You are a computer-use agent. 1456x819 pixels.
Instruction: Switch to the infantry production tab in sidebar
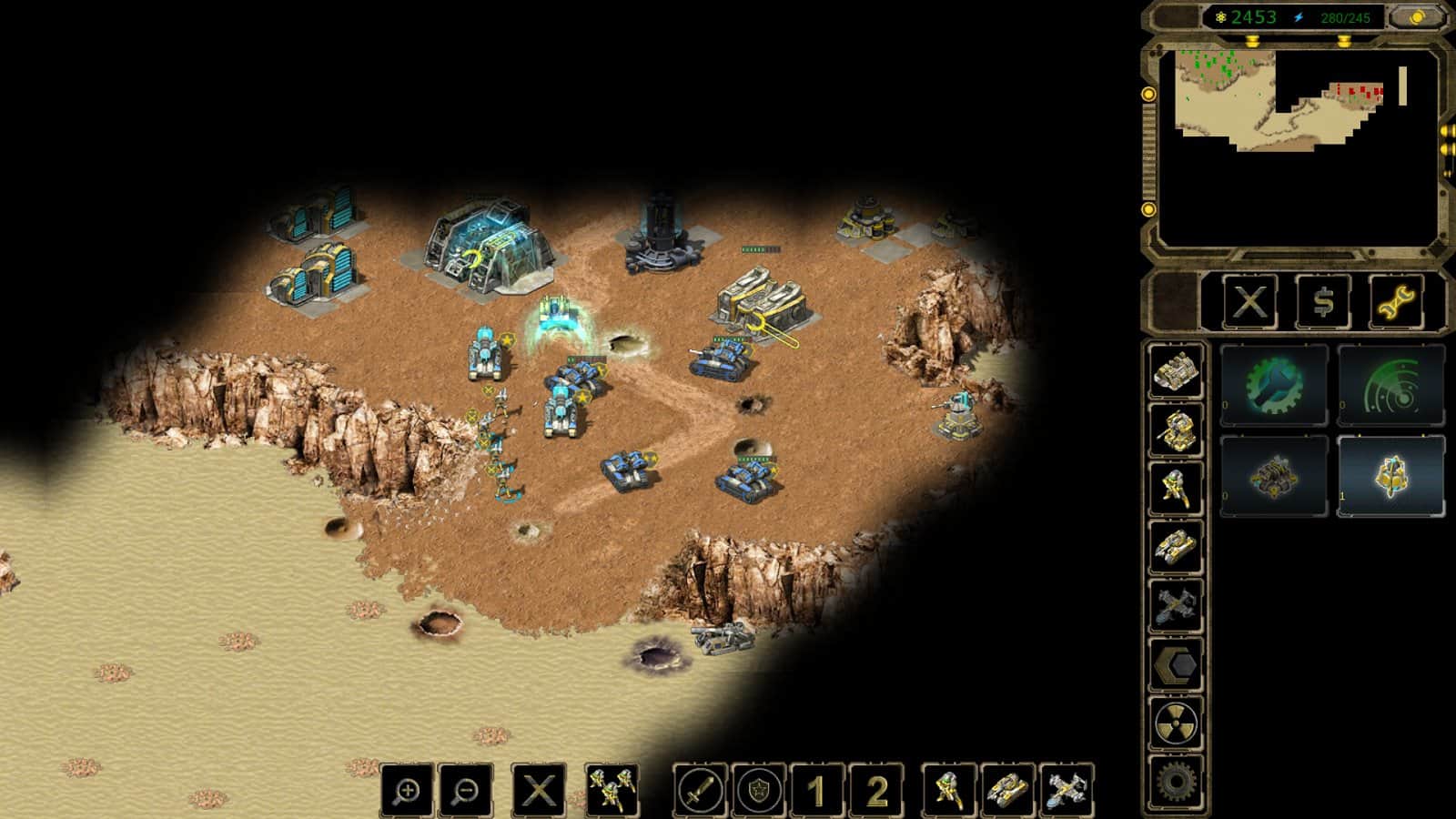pyautogui.click(x=1176, y=489)
